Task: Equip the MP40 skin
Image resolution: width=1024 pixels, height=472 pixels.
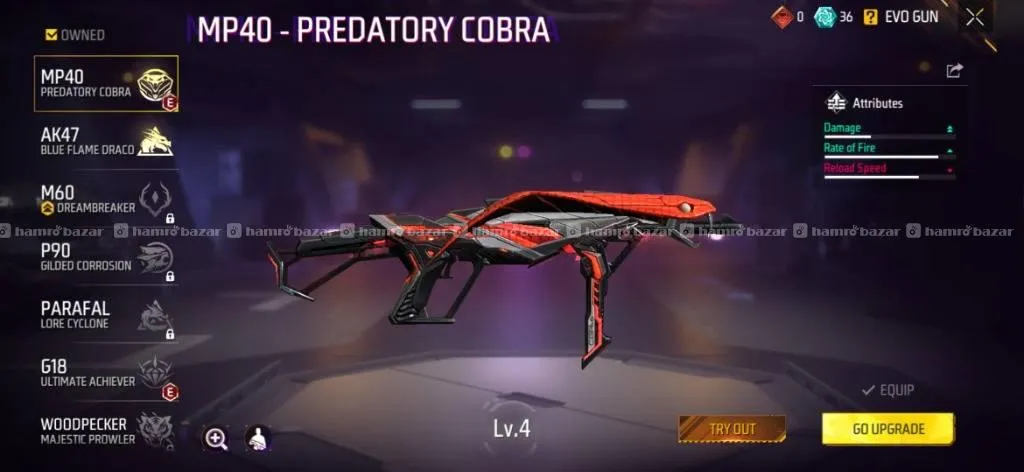Action: coord(887,390)
